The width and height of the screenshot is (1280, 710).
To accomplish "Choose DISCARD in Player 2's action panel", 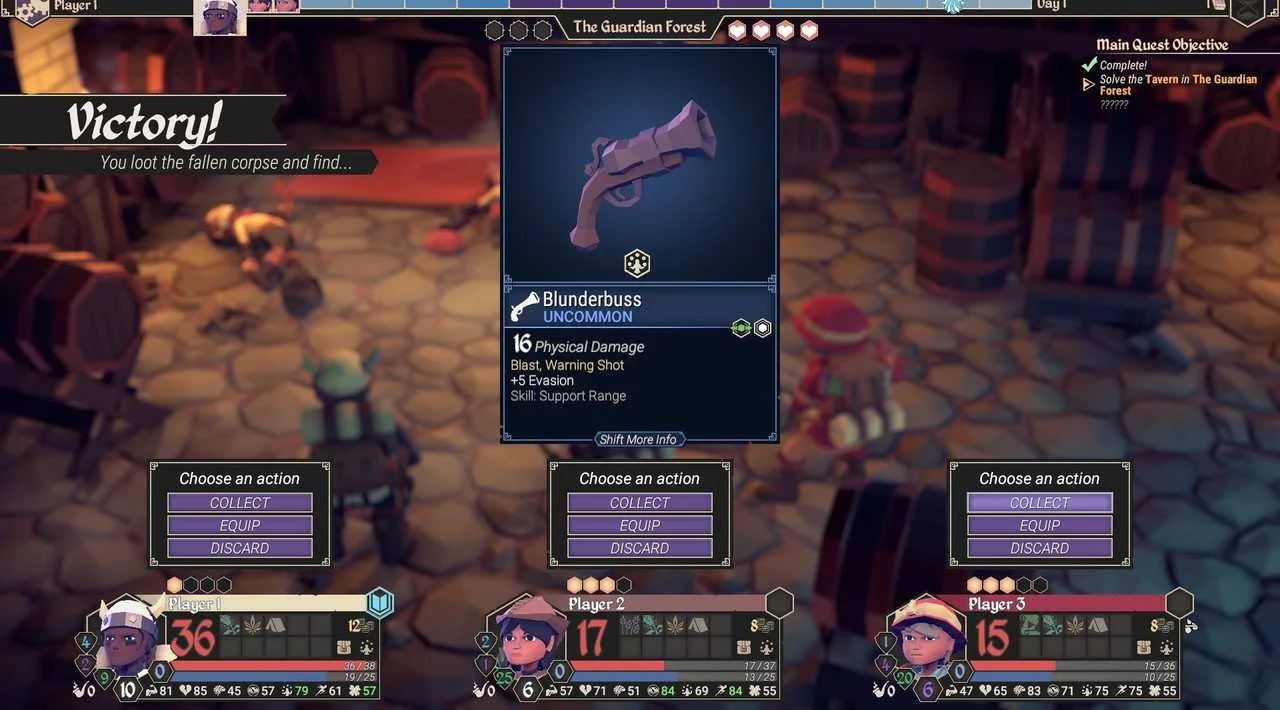I will pyautogui.click(x=640, y=548).
